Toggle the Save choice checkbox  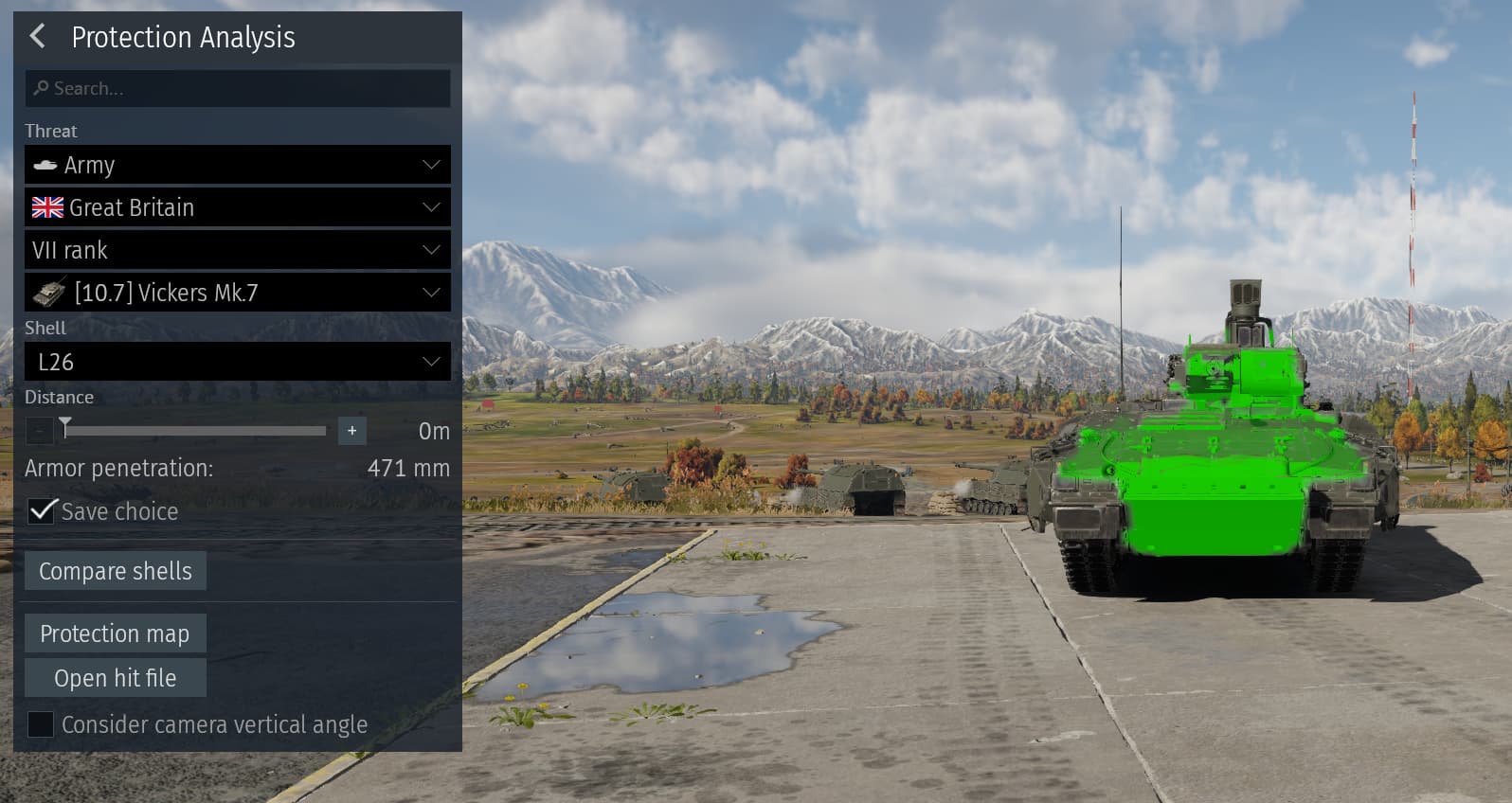[42, 511]
